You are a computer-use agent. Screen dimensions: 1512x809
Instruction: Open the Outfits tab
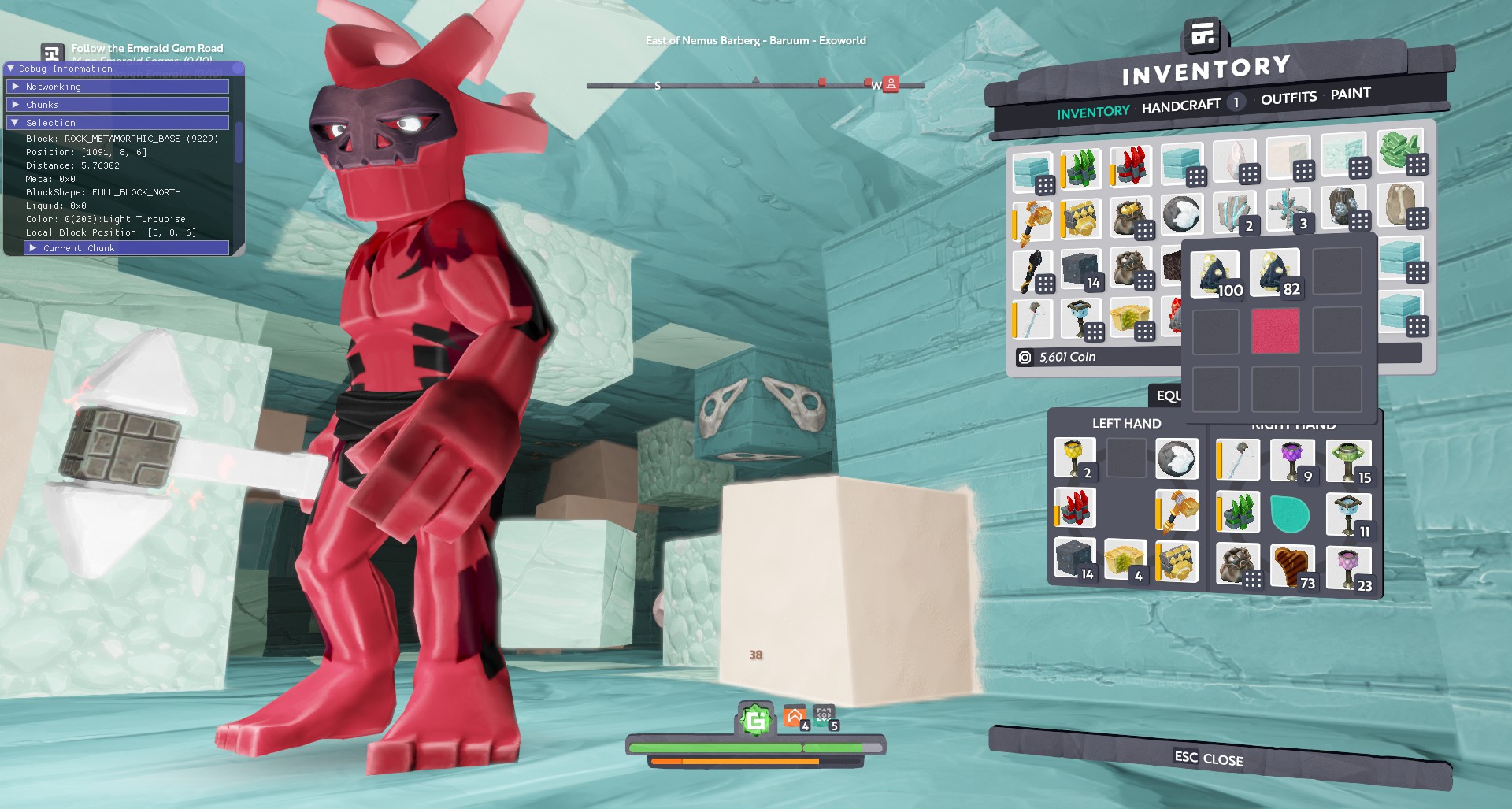[1288, 98]
